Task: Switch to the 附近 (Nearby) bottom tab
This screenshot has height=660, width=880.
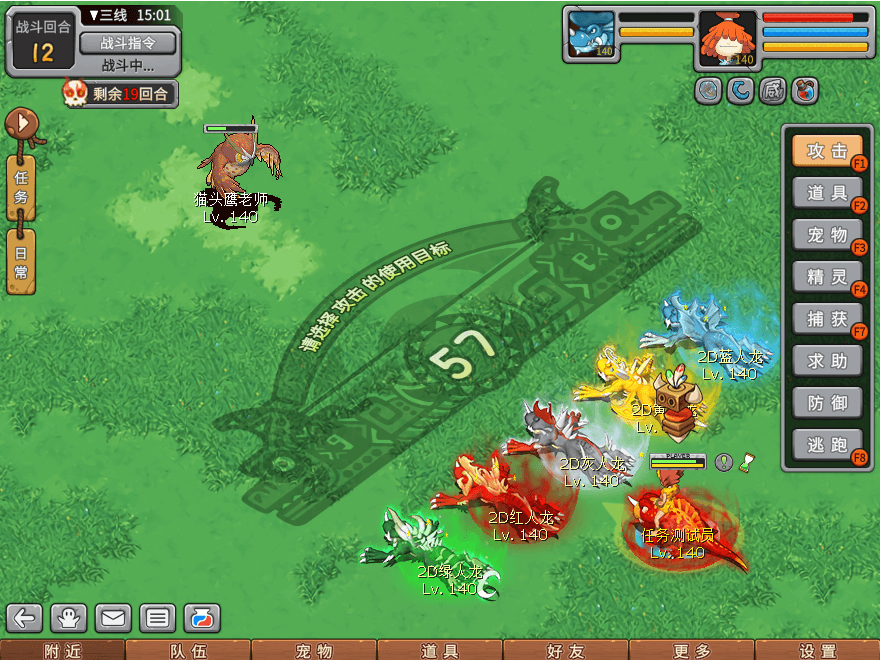Action: [x=62, y=651]
